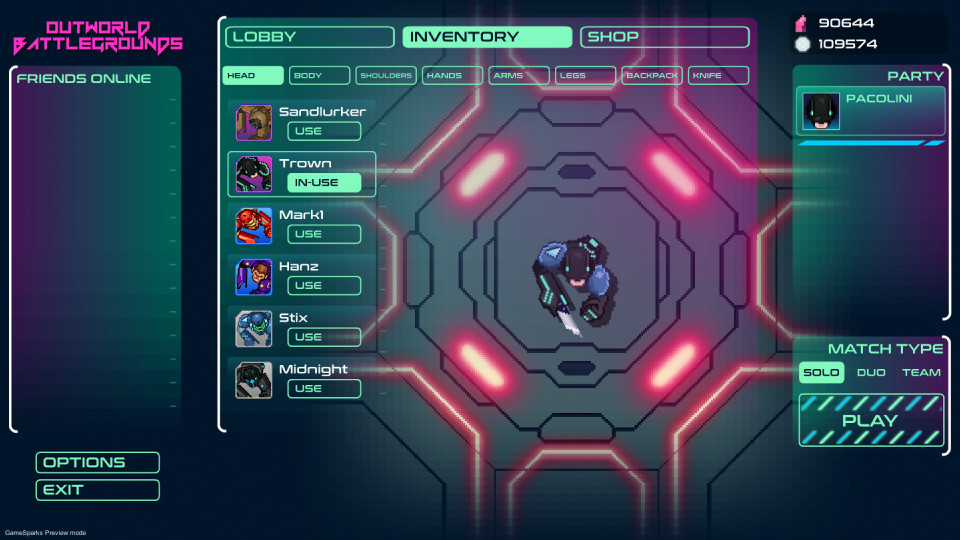Choose Duo match type
The image size is (960, 540).
pyautogui.click(x=871, y=373)
